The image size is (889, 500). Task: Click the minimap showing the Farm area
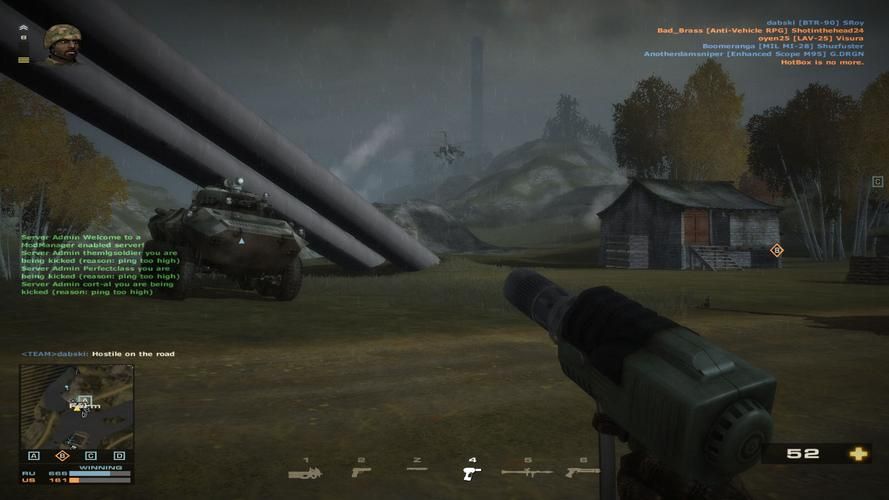click(x=77, y=406)
